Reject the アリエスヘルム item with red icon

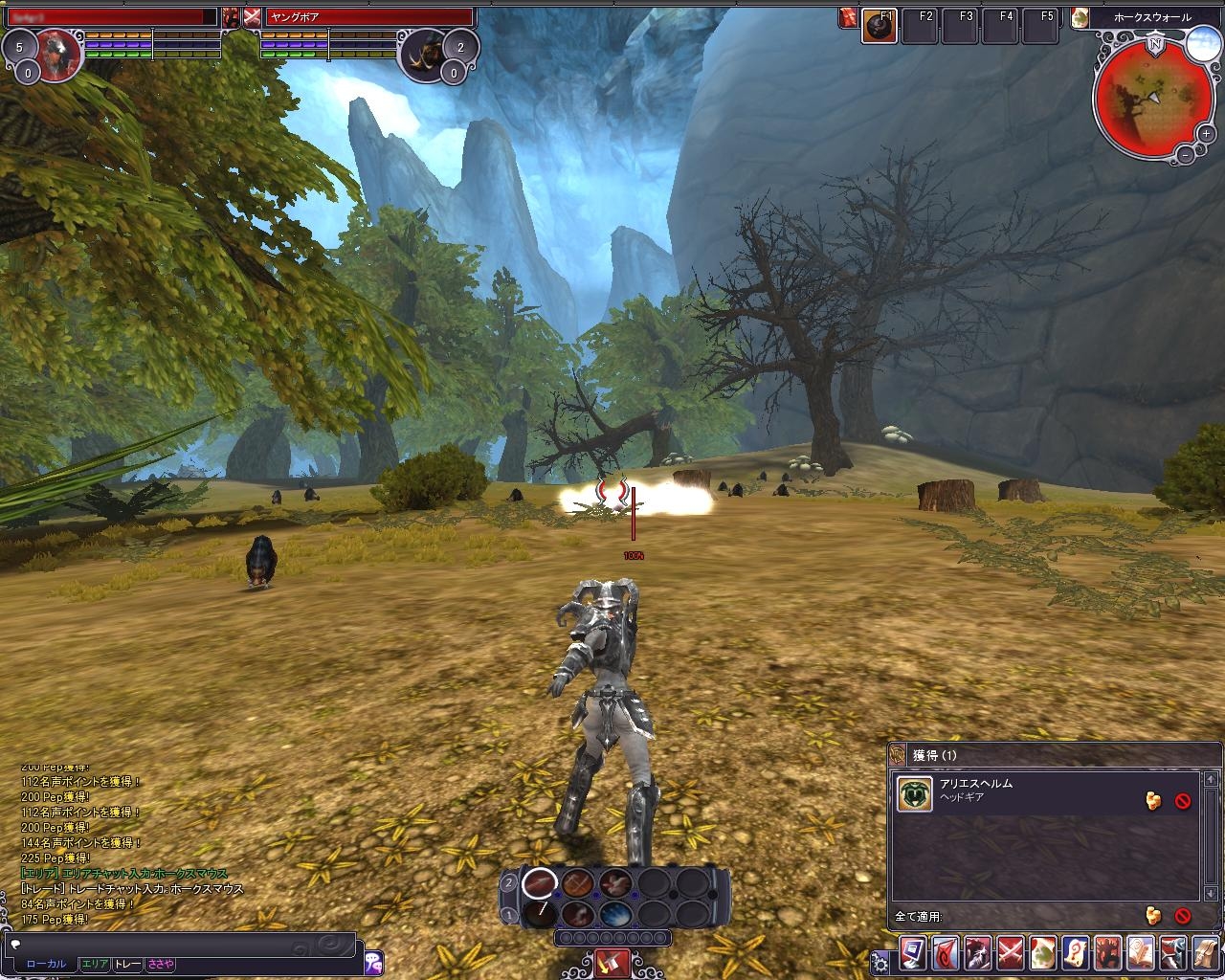[1183, 801]
